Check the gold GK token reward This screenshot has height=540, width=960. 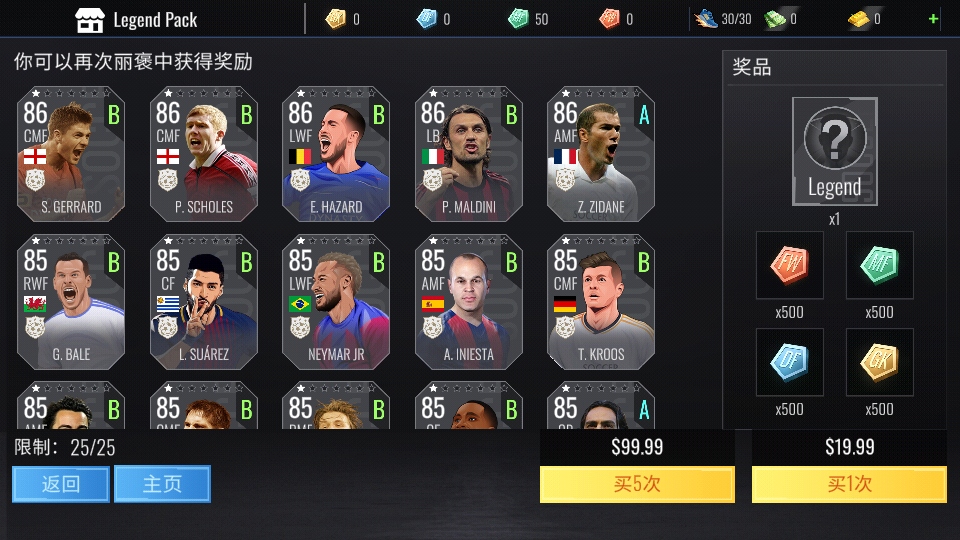click(x=880, y=362)
